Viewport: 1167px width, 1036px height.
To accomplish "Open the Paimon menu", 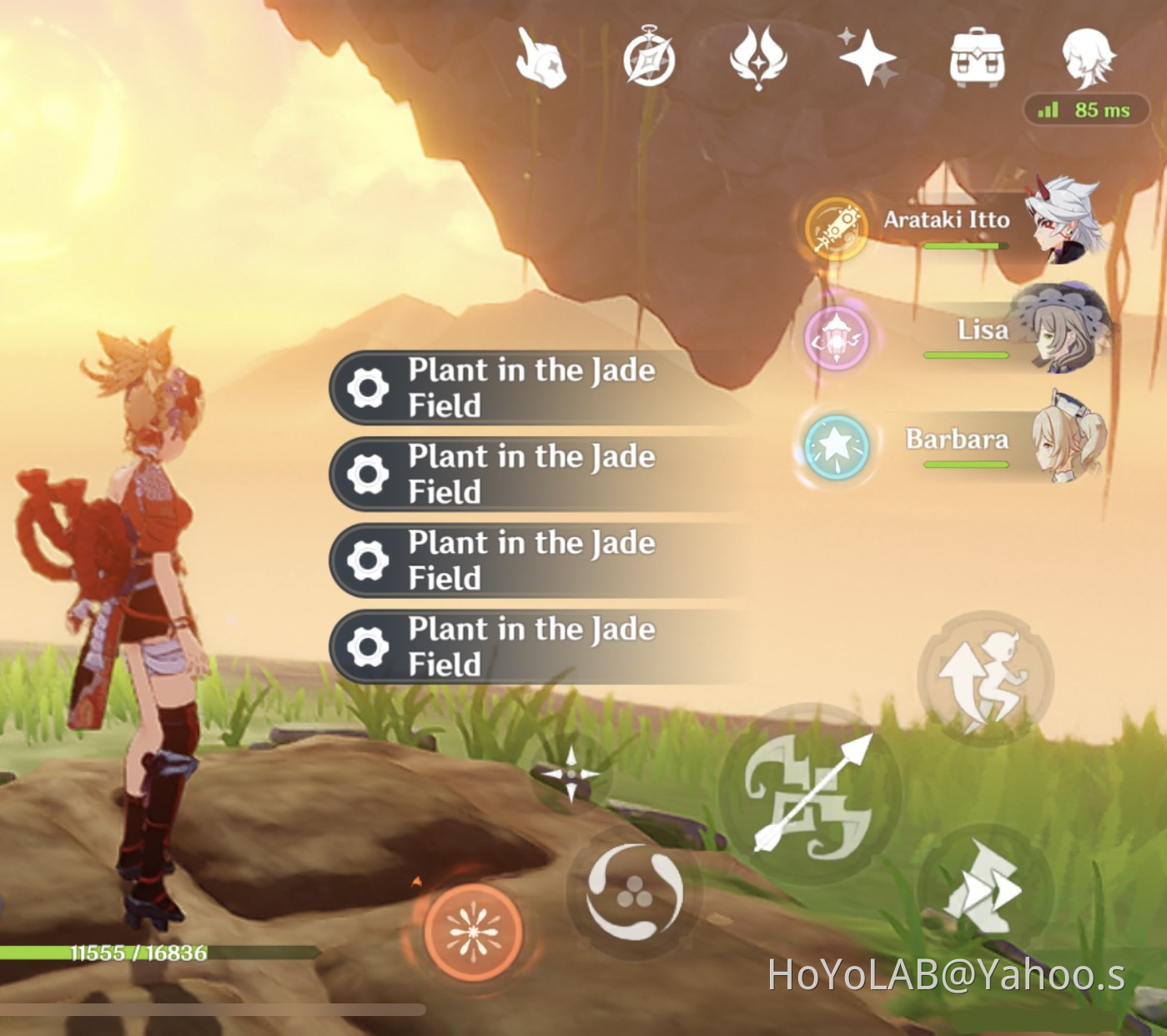I will tap(541, 58).
